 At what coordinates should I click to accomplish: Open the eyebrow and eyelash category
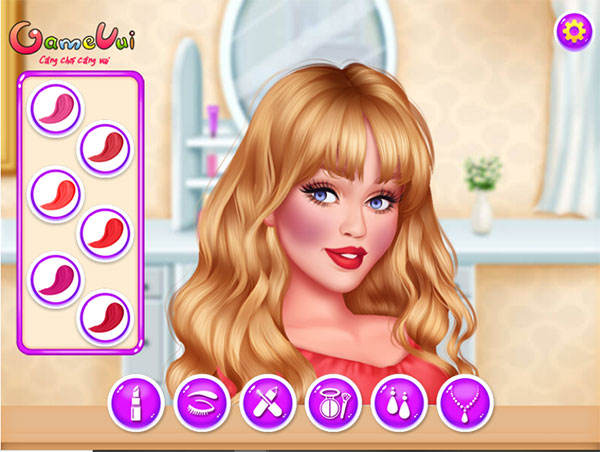pyautogui.click(x=201, y=402)
